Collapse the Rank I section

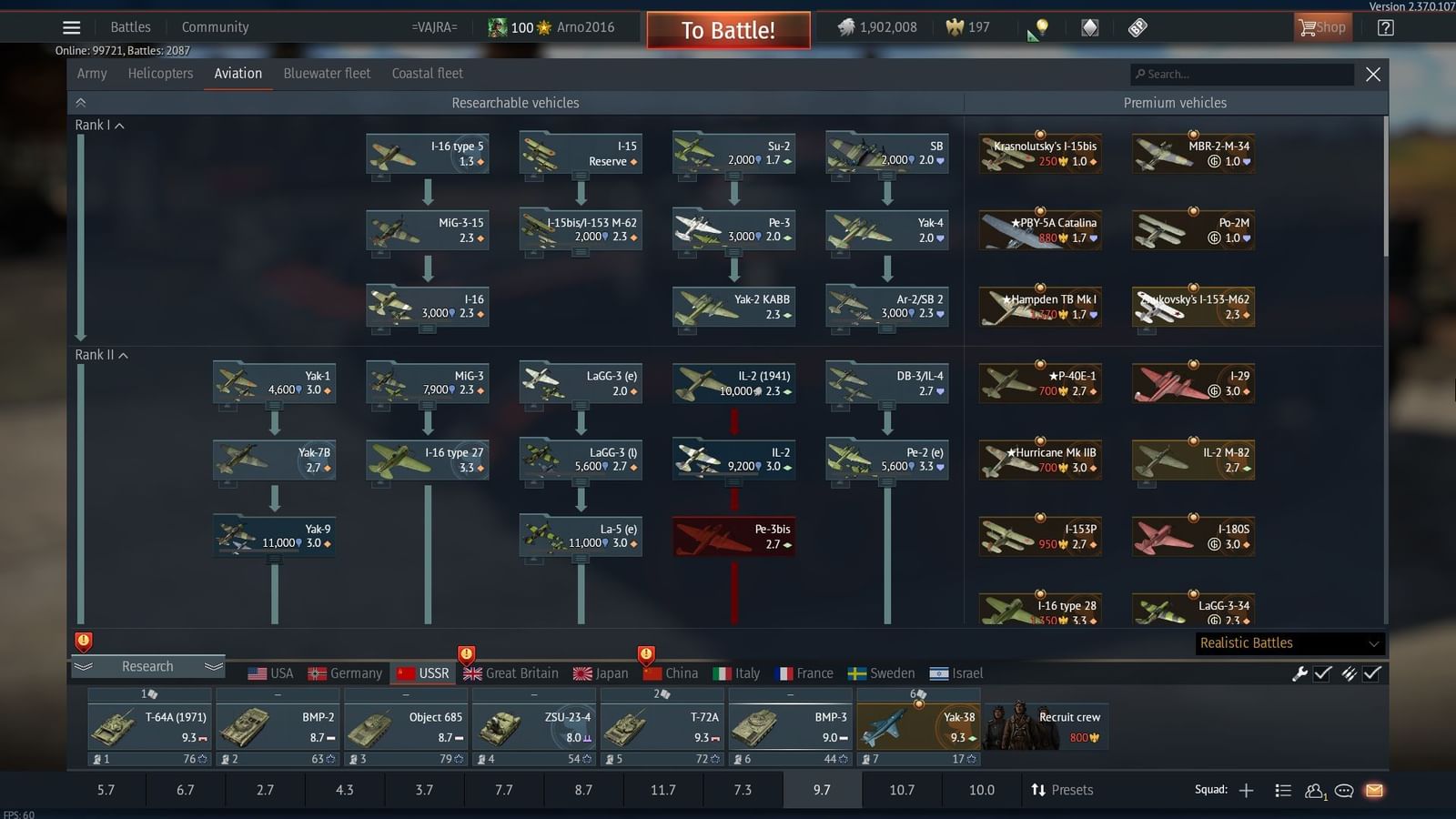tap(117, 125)
